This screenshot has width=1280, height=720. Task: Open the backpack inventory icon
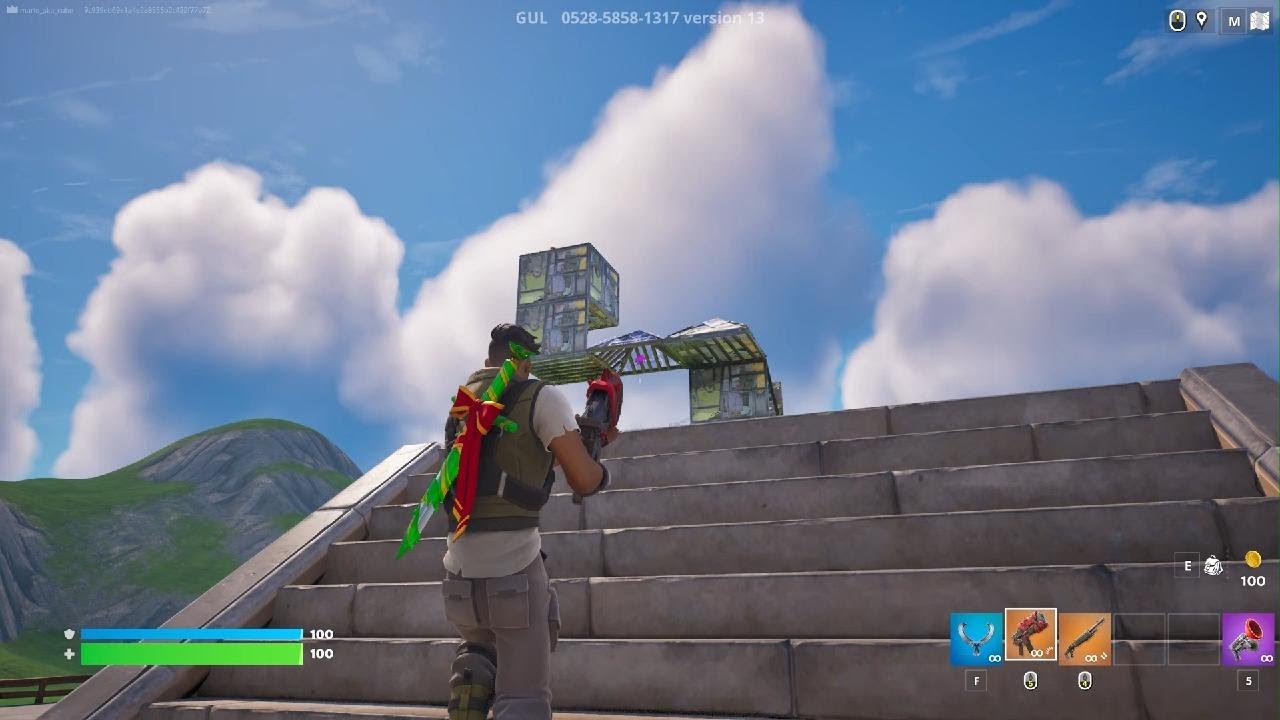[1213, 566]
